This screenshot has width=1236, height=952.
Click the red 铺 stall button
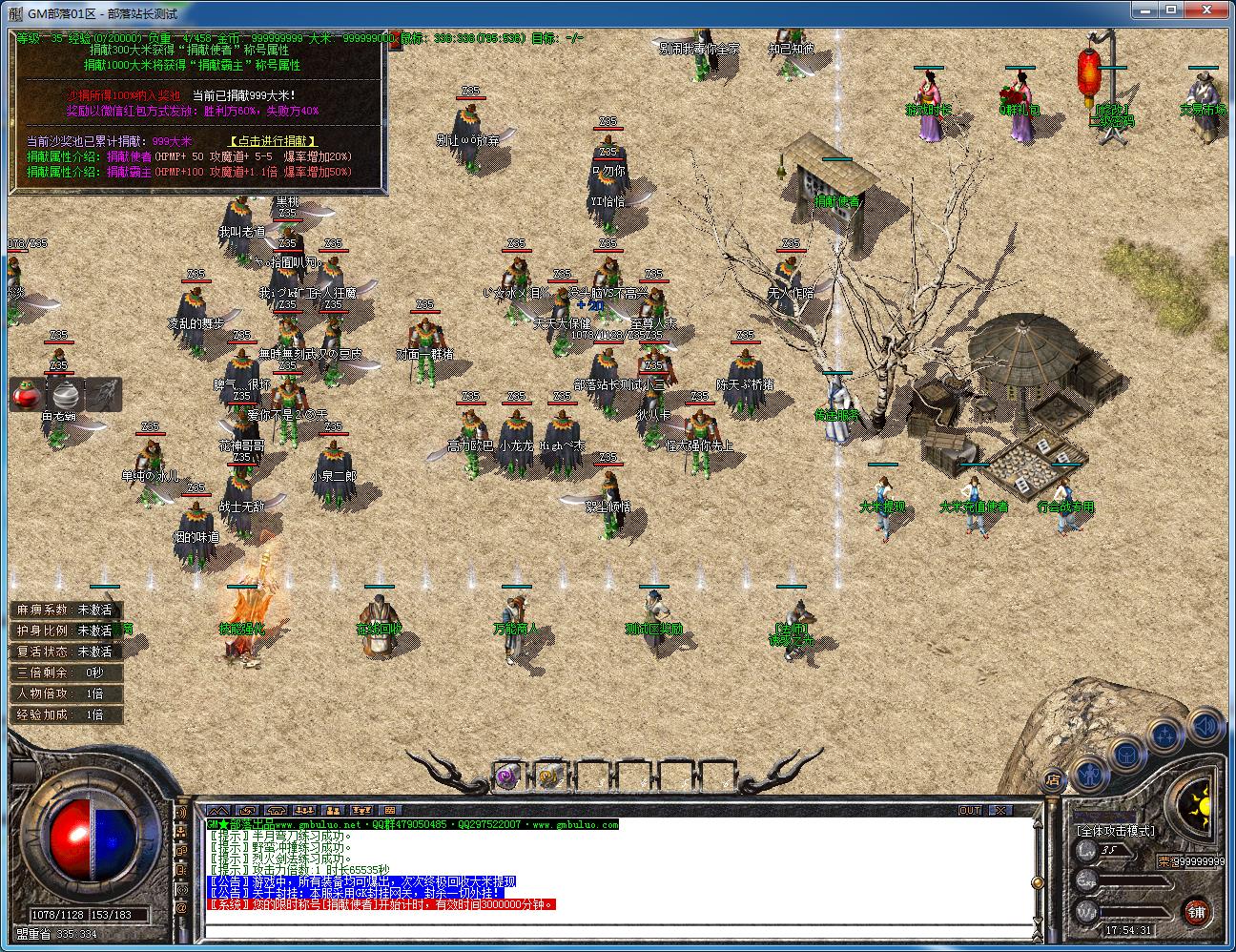(1197, 911)
